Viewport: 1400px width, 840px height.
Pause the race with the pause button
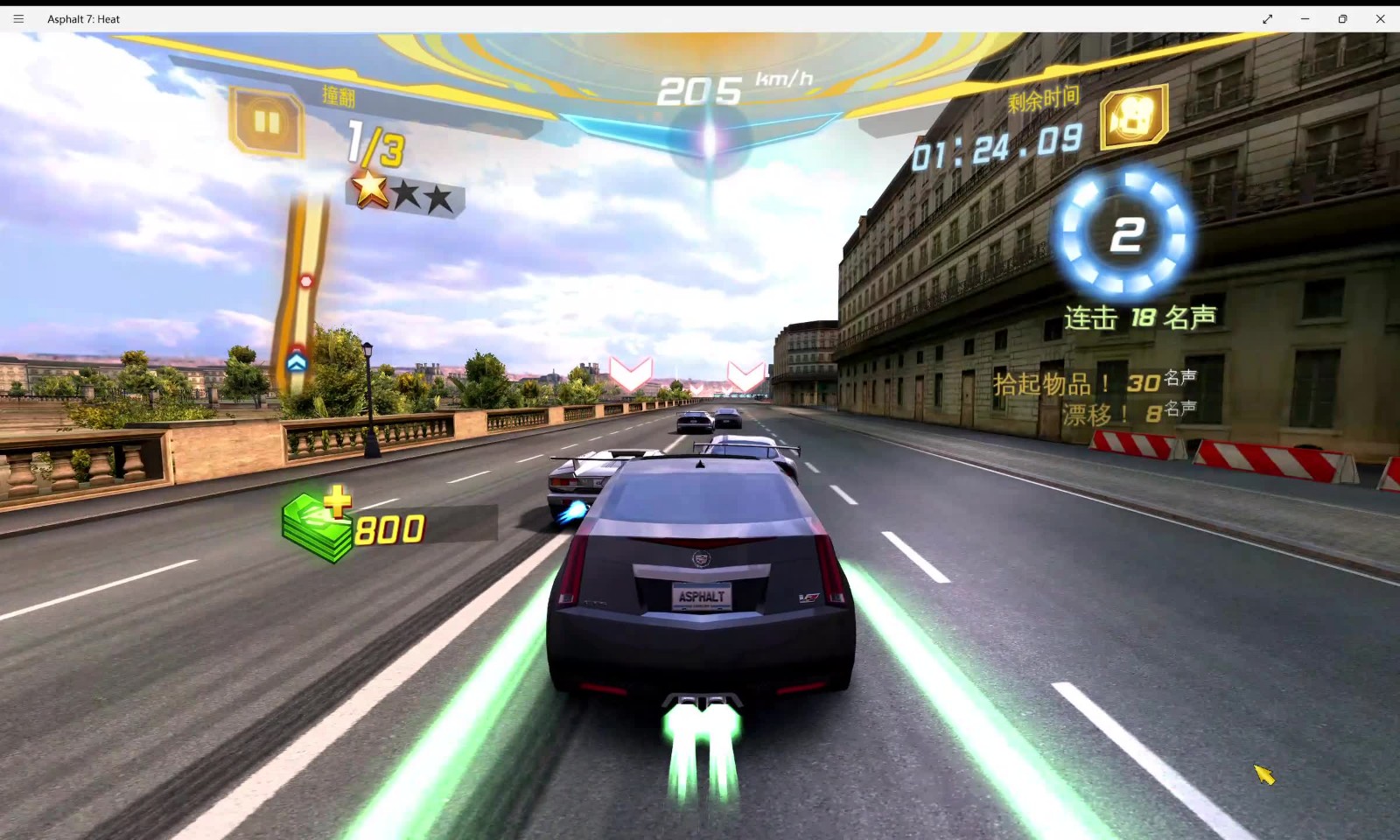tap(267, 122)
